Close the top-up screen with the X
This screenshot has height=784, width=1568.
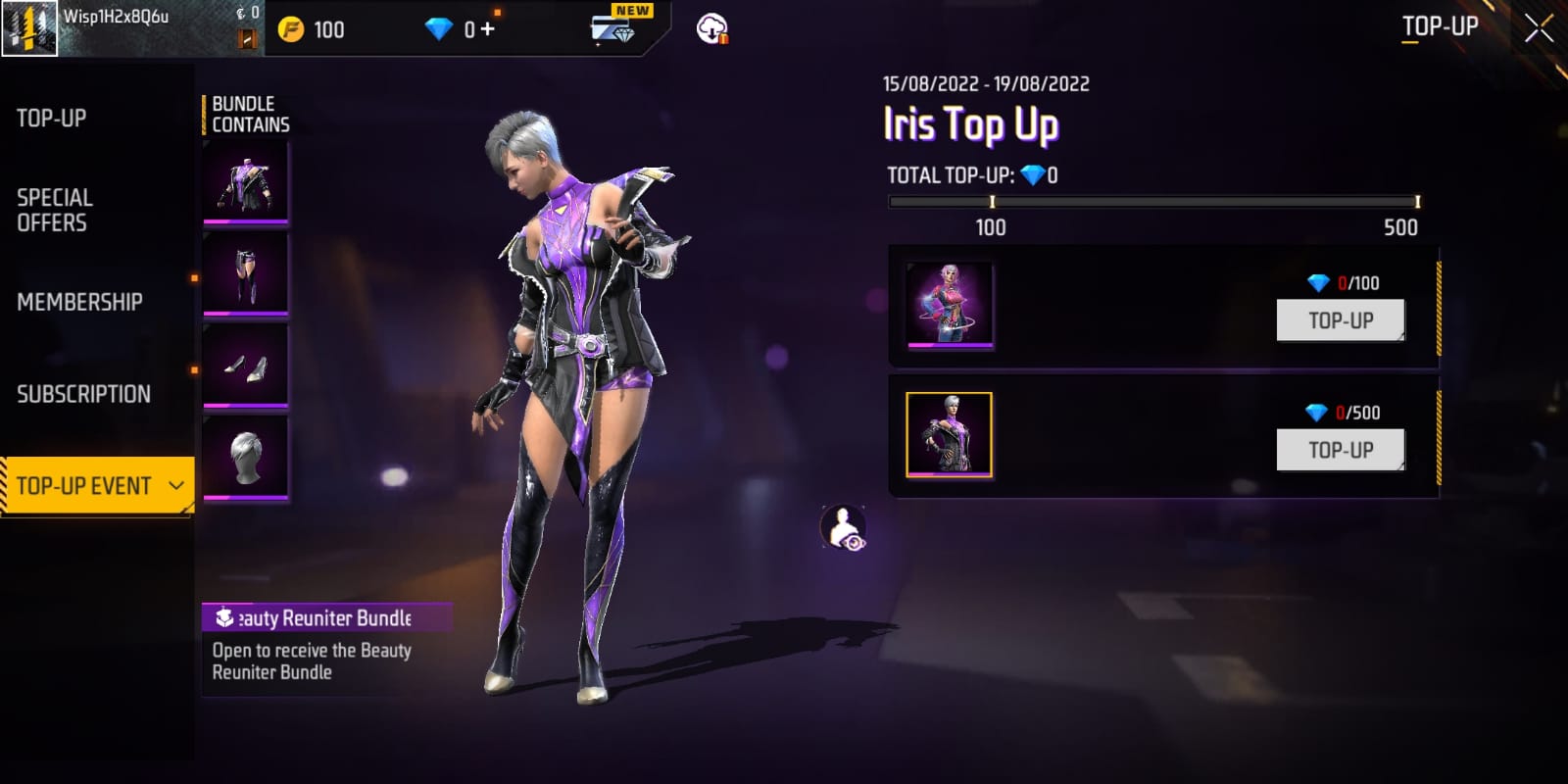click(1539, 28)
